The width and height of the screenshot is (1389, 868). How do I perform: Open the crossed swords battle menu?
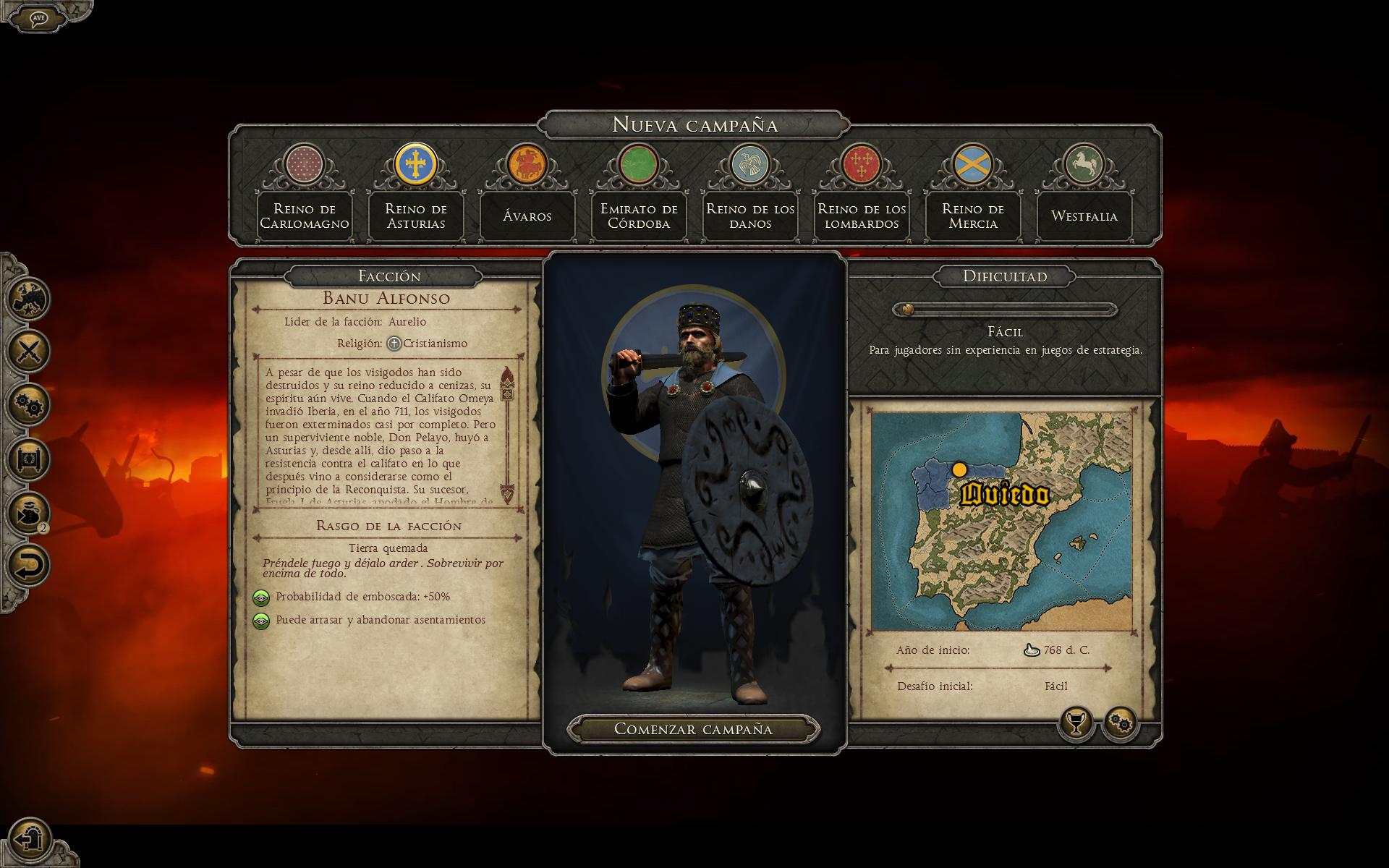[x=29, y=352]
